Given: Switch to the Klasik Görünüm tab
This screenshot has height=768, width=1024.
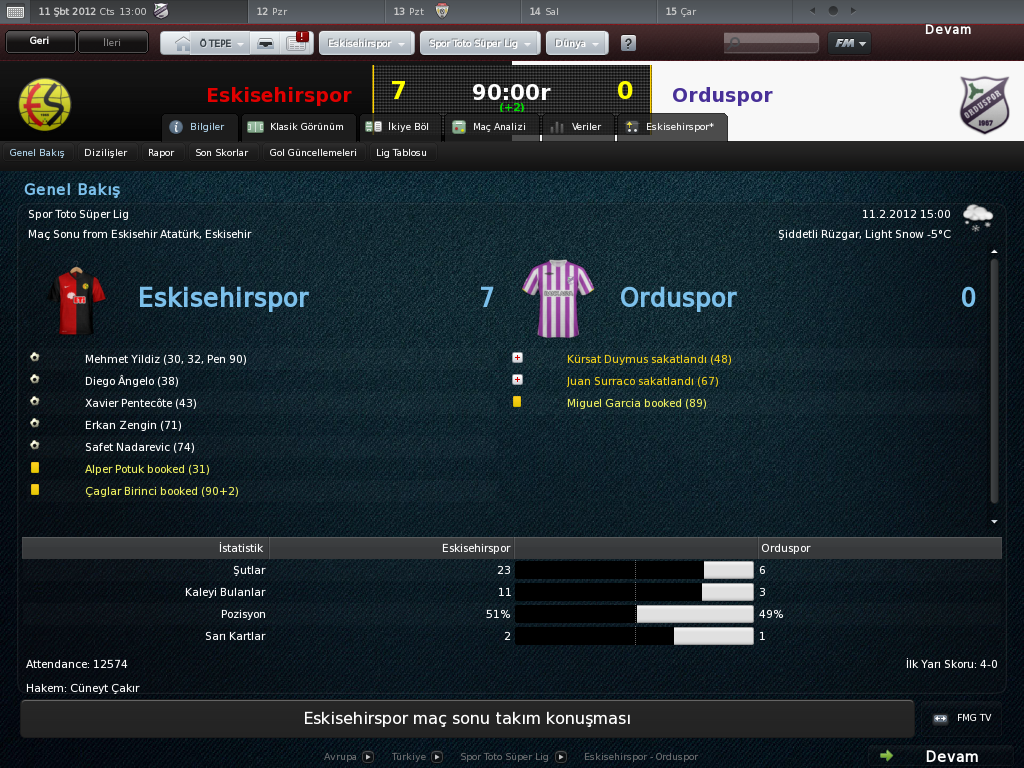Looking at the screenshot, I should coord(299,127).
